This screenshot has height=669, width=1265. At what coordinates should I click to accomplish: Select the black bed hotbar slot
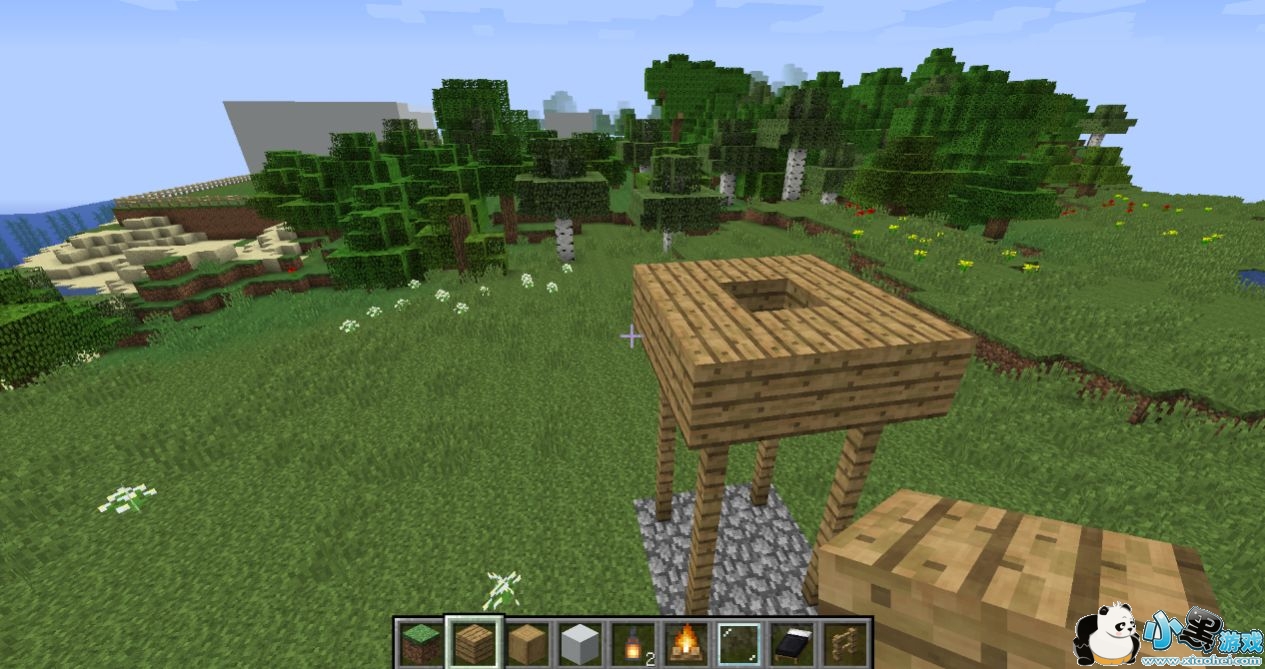pyautogui.click(x=793, y=643)
